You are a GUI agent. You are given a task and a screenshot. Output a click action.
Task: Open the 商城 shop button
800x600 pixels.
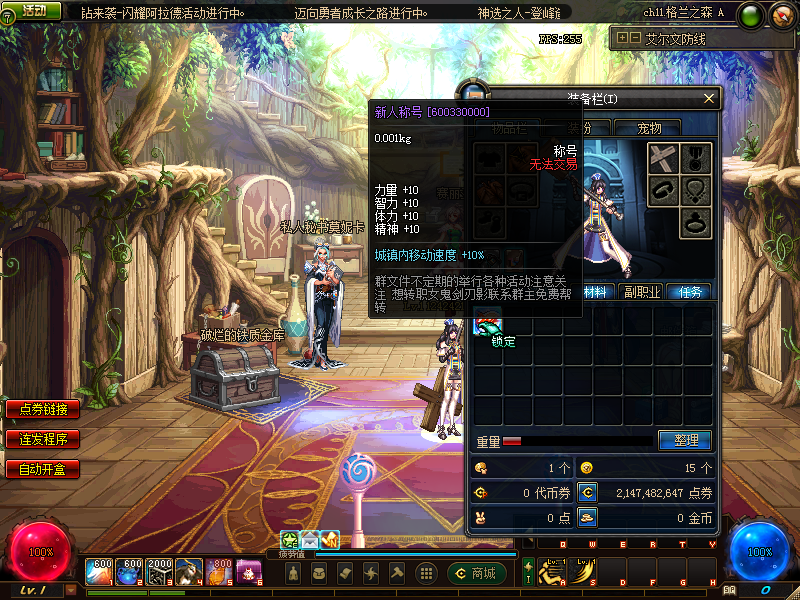coord(476,573)
